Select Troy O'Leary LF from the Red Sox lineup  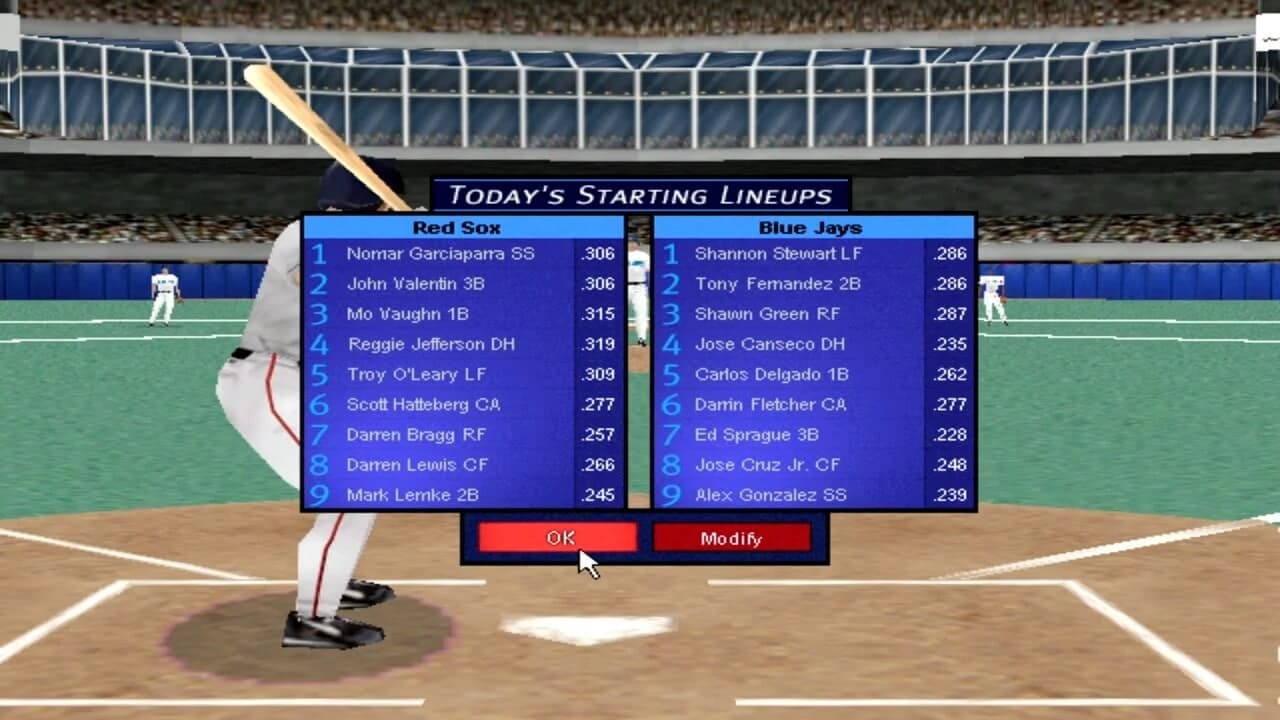(x=418, y=374)
